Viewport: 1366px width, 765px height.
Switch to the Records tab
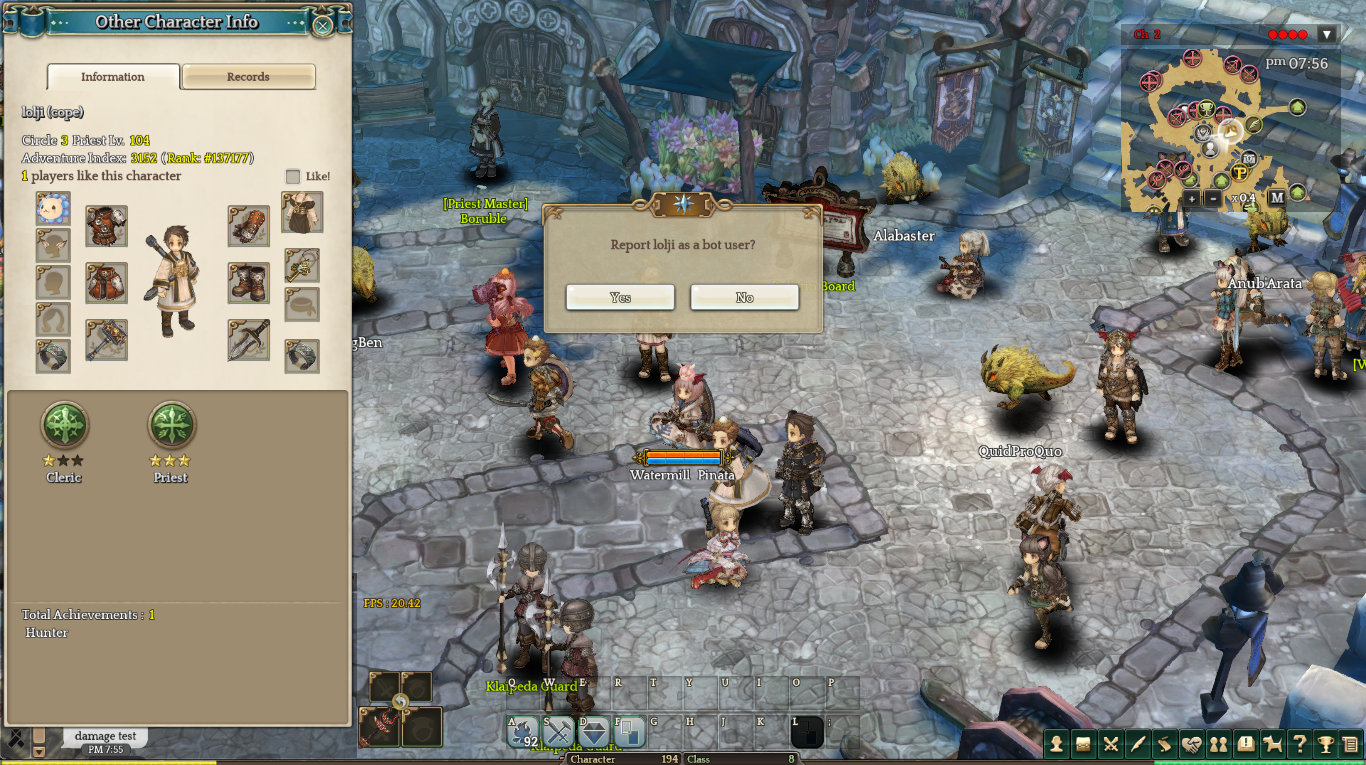(x=248, y=77)
